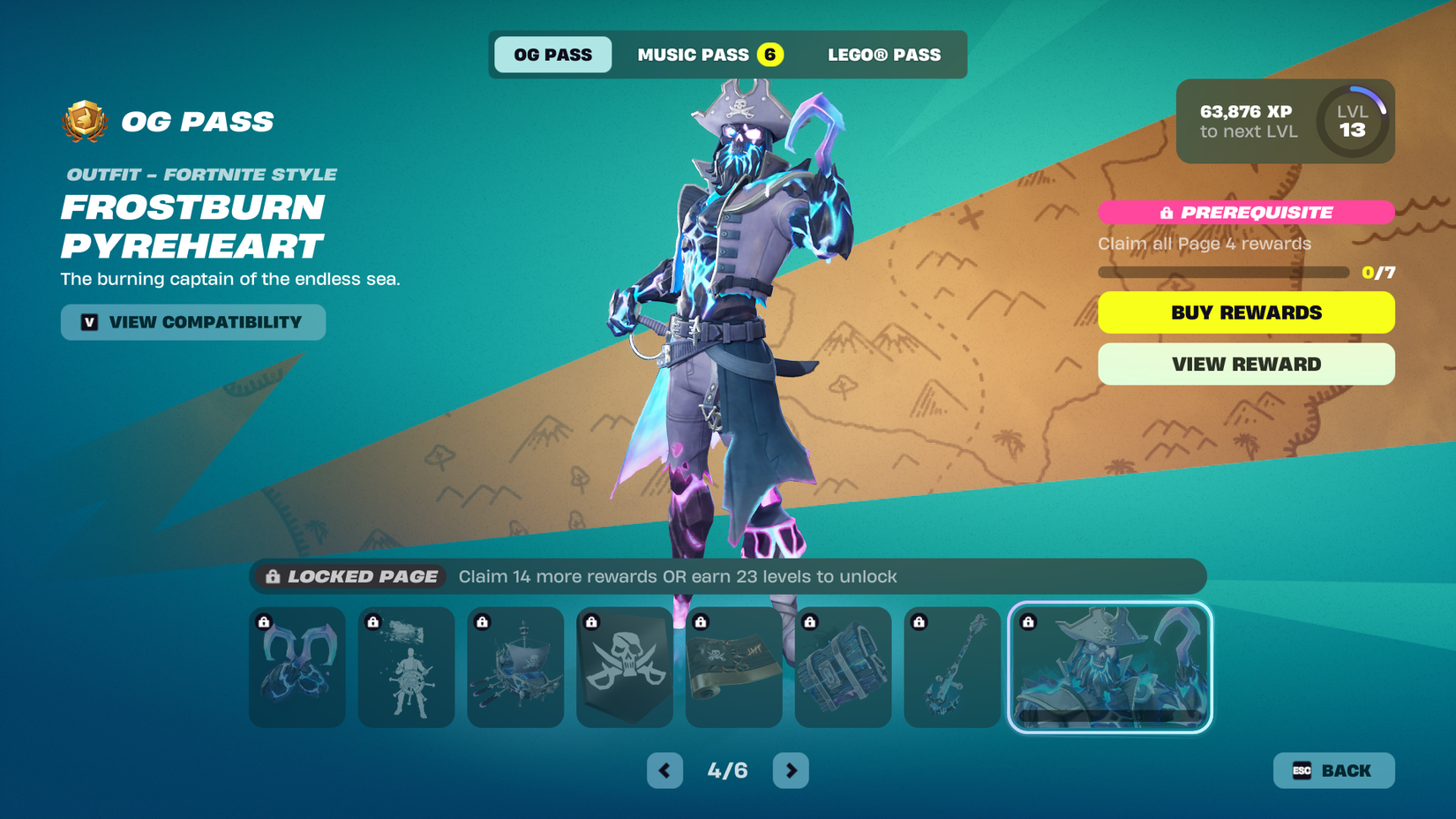Click the lock icon on Locked Page banner
This screenshot has width=1456, height=819.
[x=271, y=576]
